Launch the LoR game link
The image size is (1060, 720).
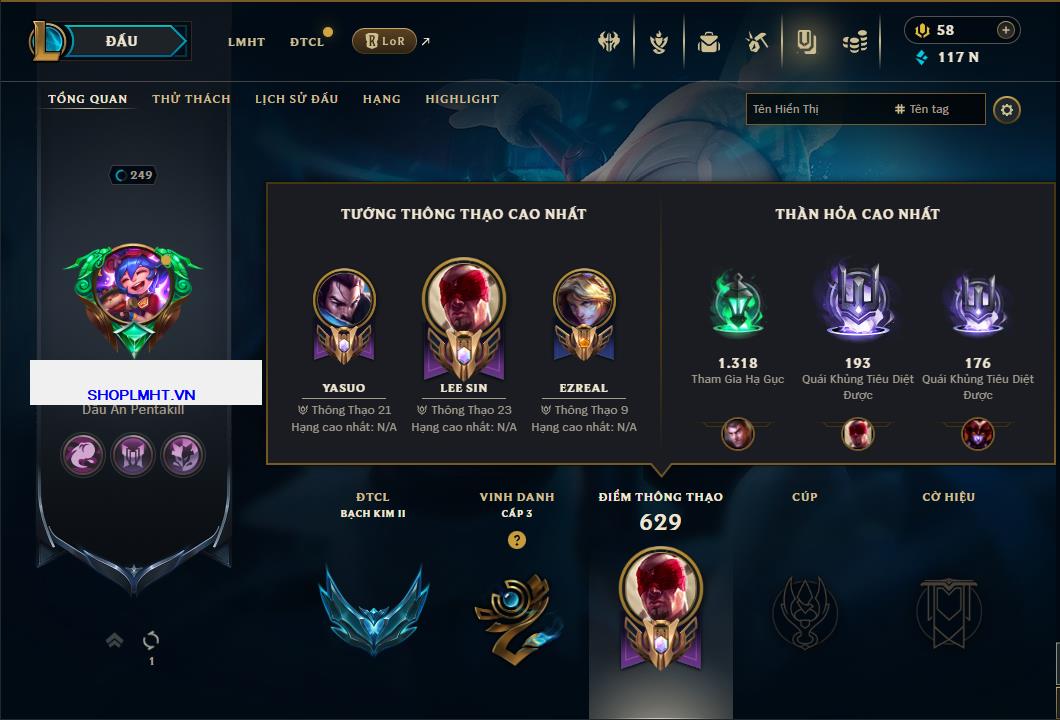[x=384, y=41]
